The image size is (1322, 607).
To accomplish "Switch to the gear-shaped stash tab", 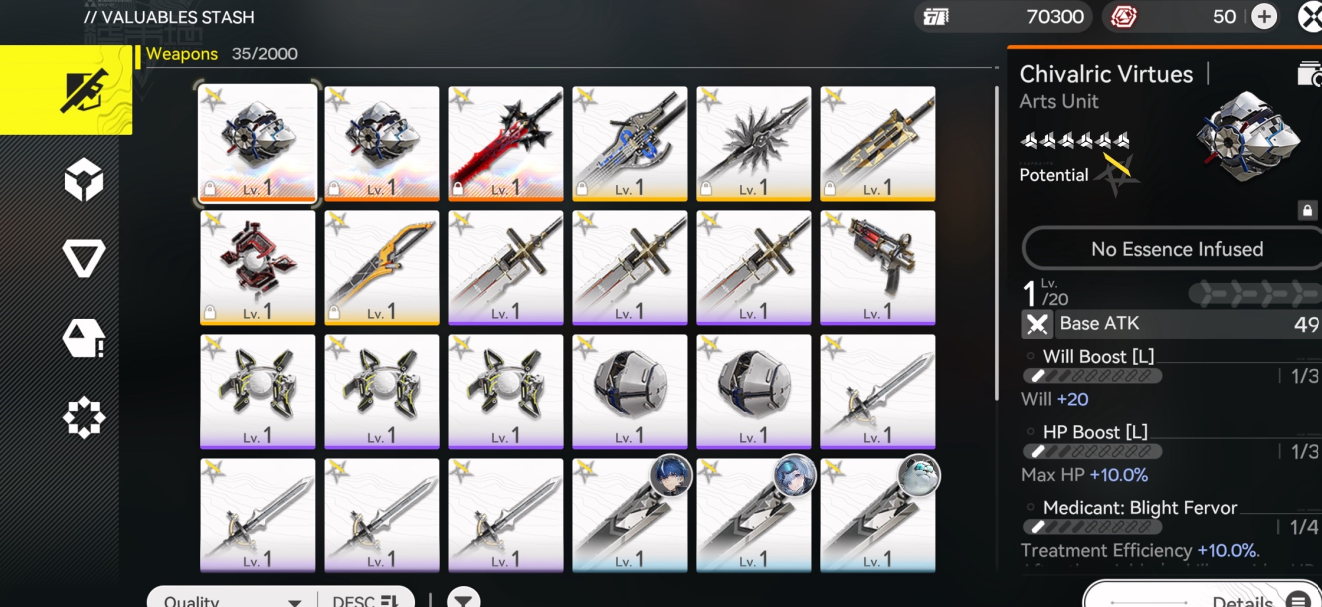I will tap(84, 418).
